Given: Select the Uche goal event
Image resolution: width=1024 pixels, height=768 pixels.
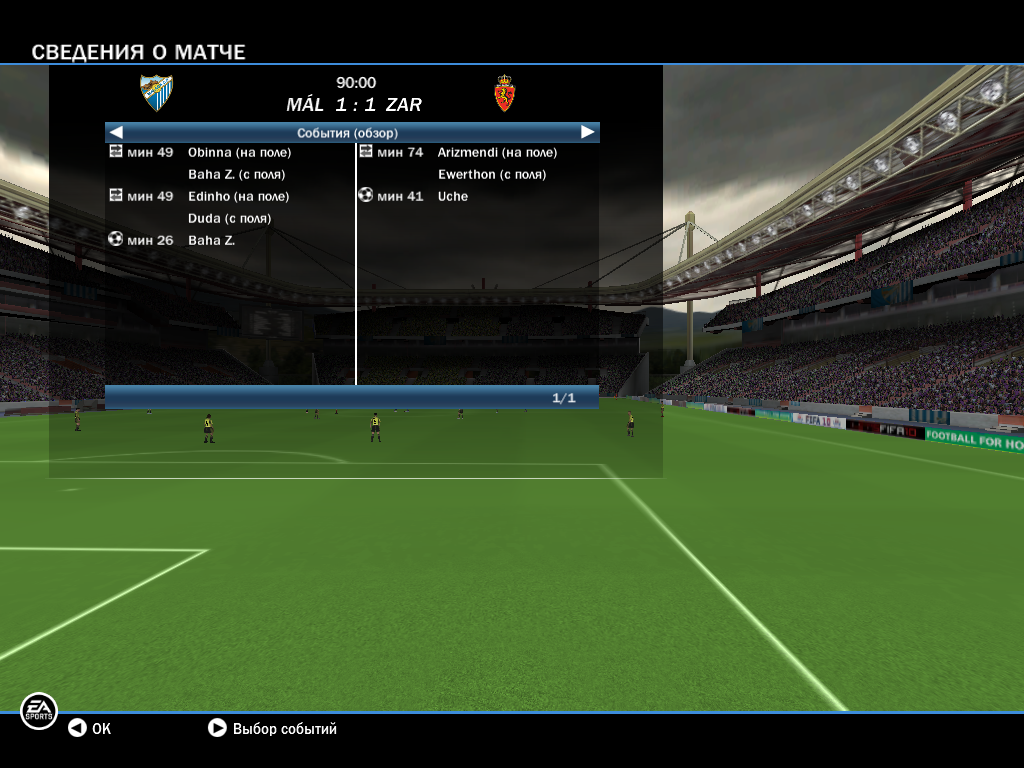Looking at the screenshot, I should 452,197.
